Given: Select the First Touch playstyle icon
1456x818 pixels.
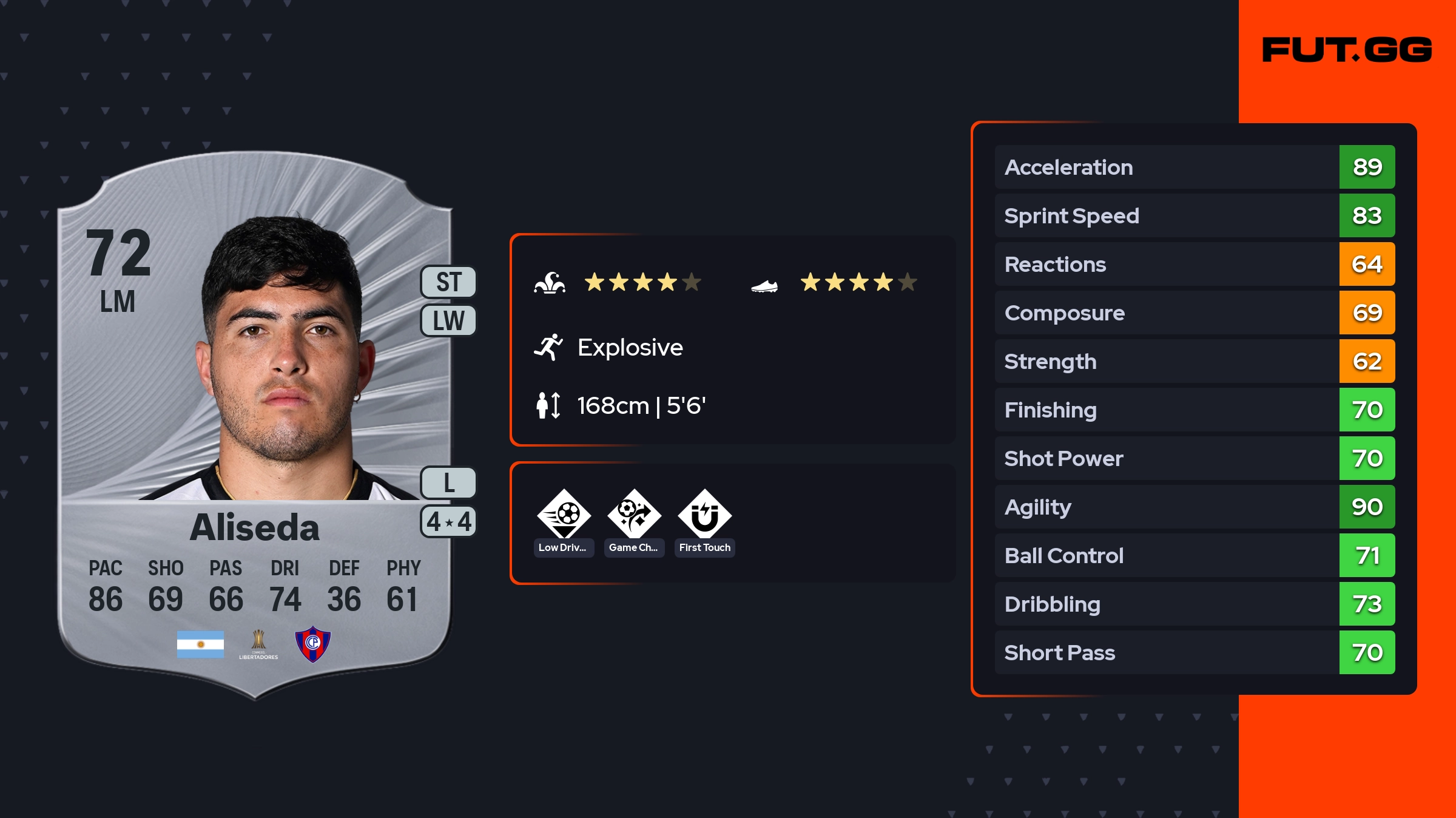Looking at the screenshot, I should click(704, 515).
